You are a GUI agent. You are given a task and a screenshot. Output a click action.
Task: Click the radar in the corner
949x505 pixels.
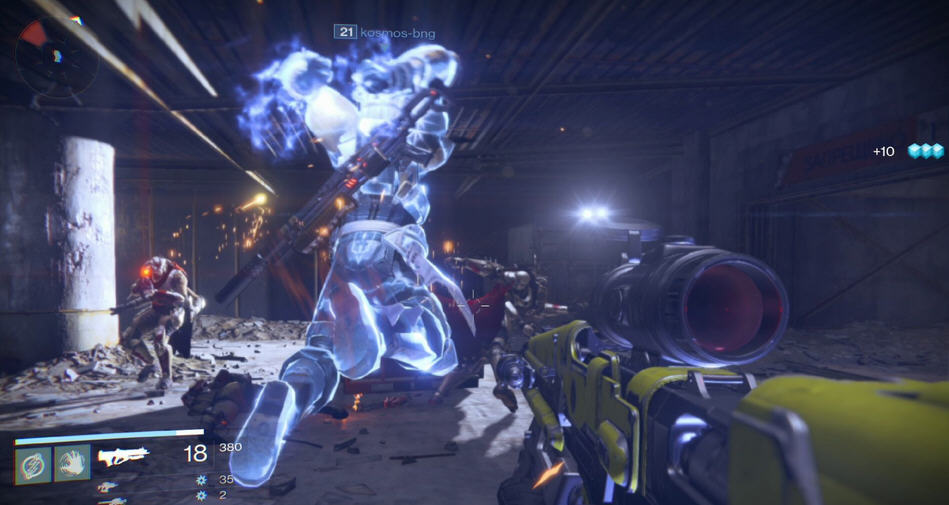56,53
